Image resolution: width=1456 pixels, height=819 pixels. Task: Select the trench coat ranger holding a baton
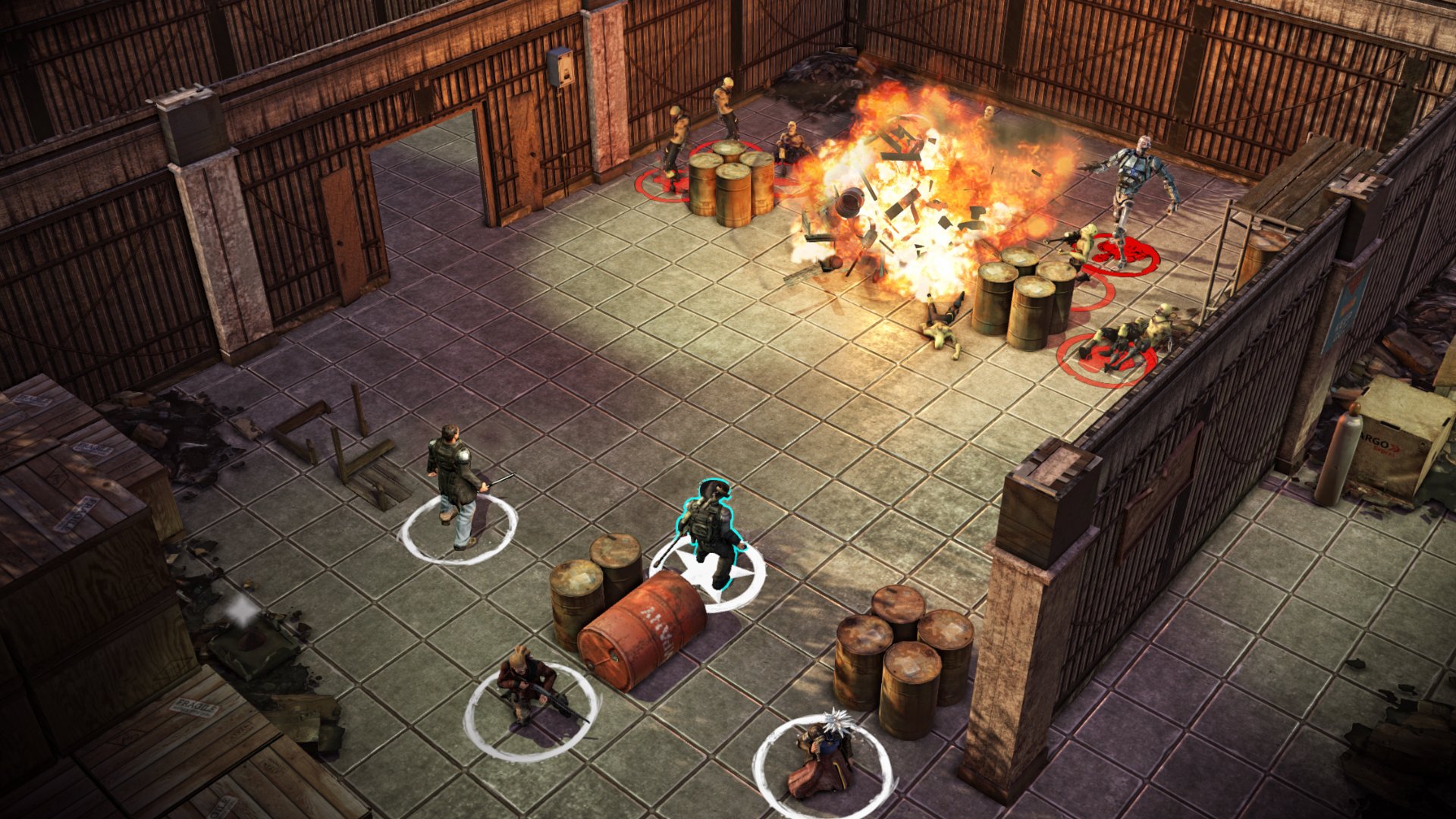[x=454, y=484]
